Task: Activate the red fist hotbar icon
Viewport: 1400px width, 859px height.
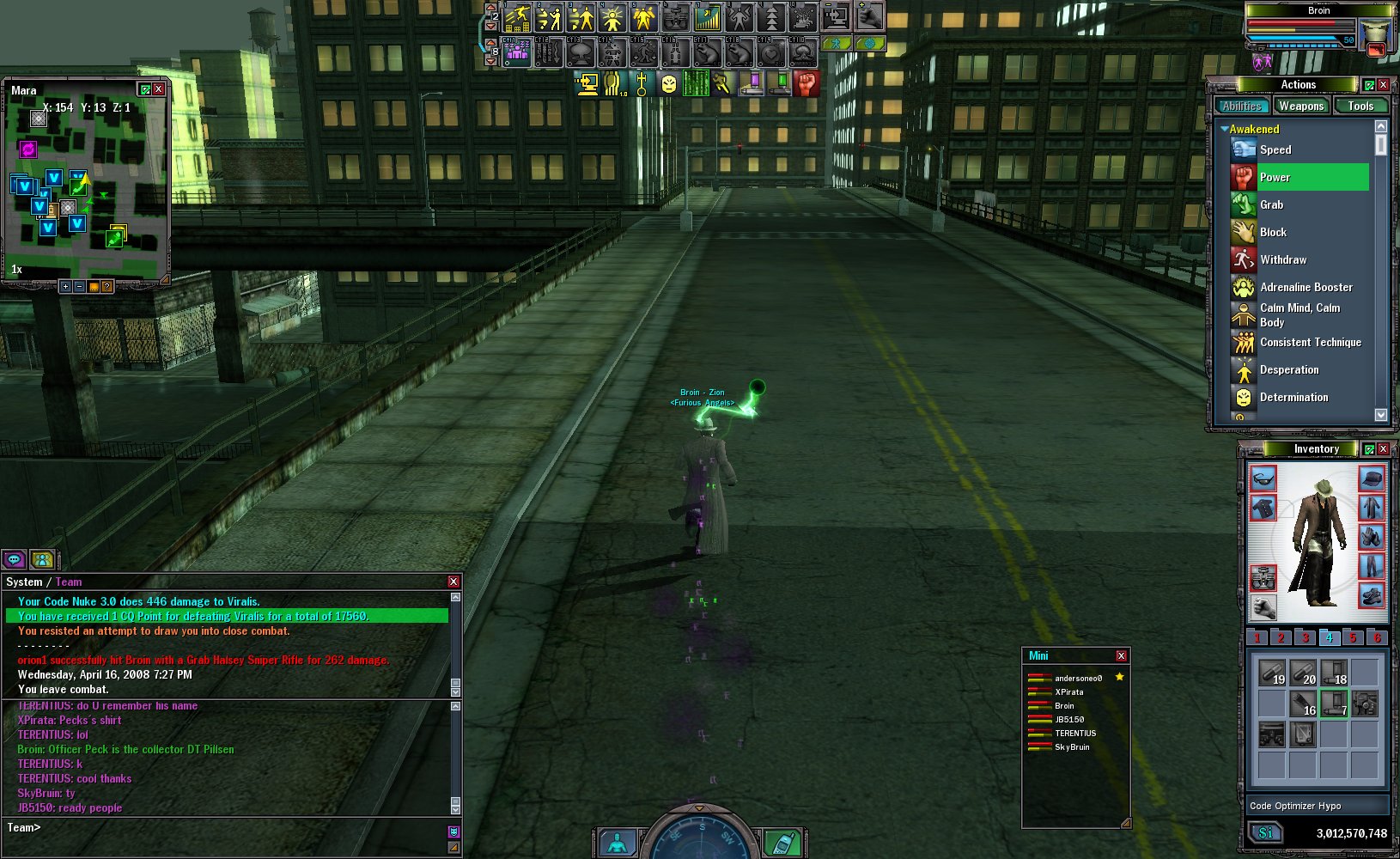Action: coord(807,83)
